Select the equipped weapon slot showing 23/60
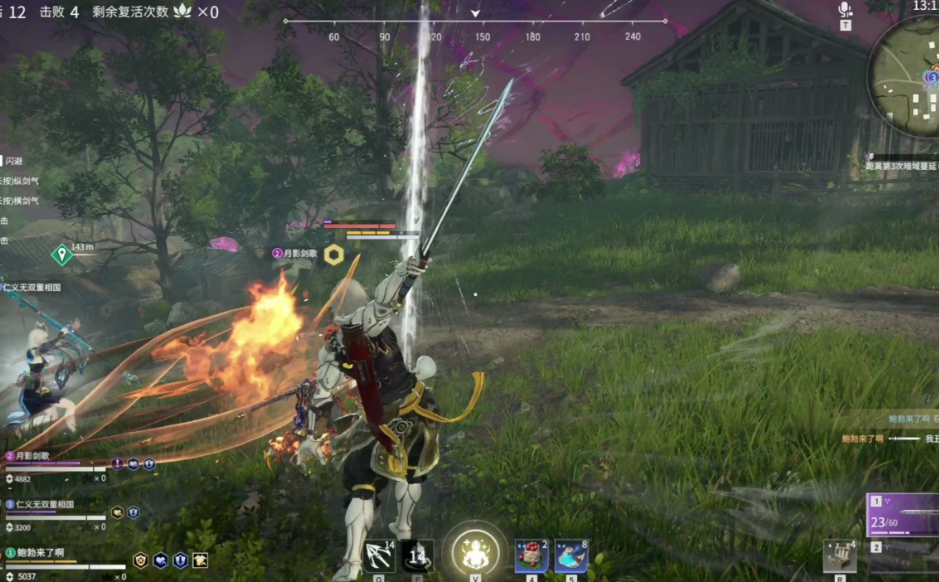 click(904, 514)
